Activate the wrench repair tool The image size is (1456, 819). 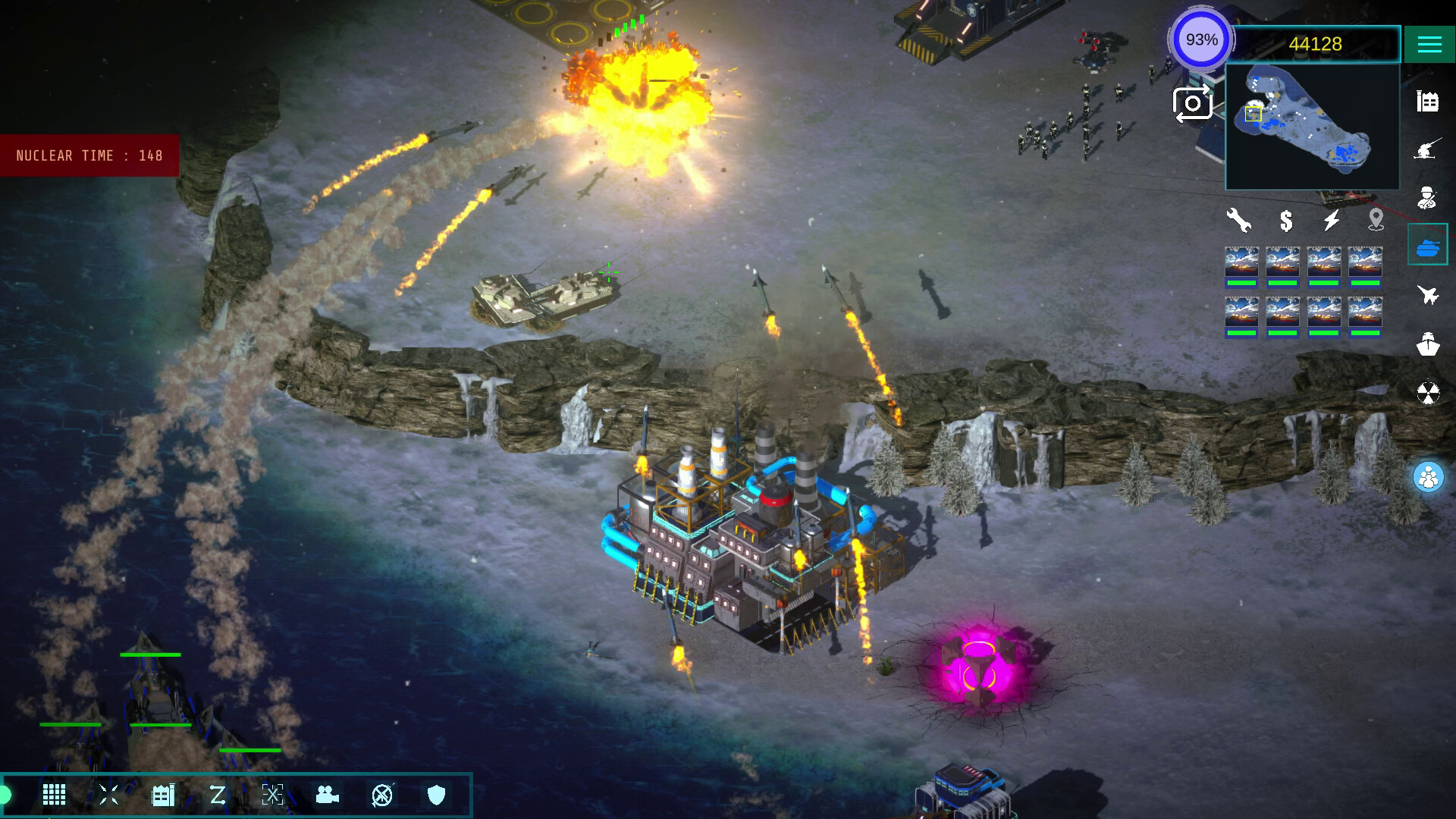pyautogui.click(x=1239, y=221)
